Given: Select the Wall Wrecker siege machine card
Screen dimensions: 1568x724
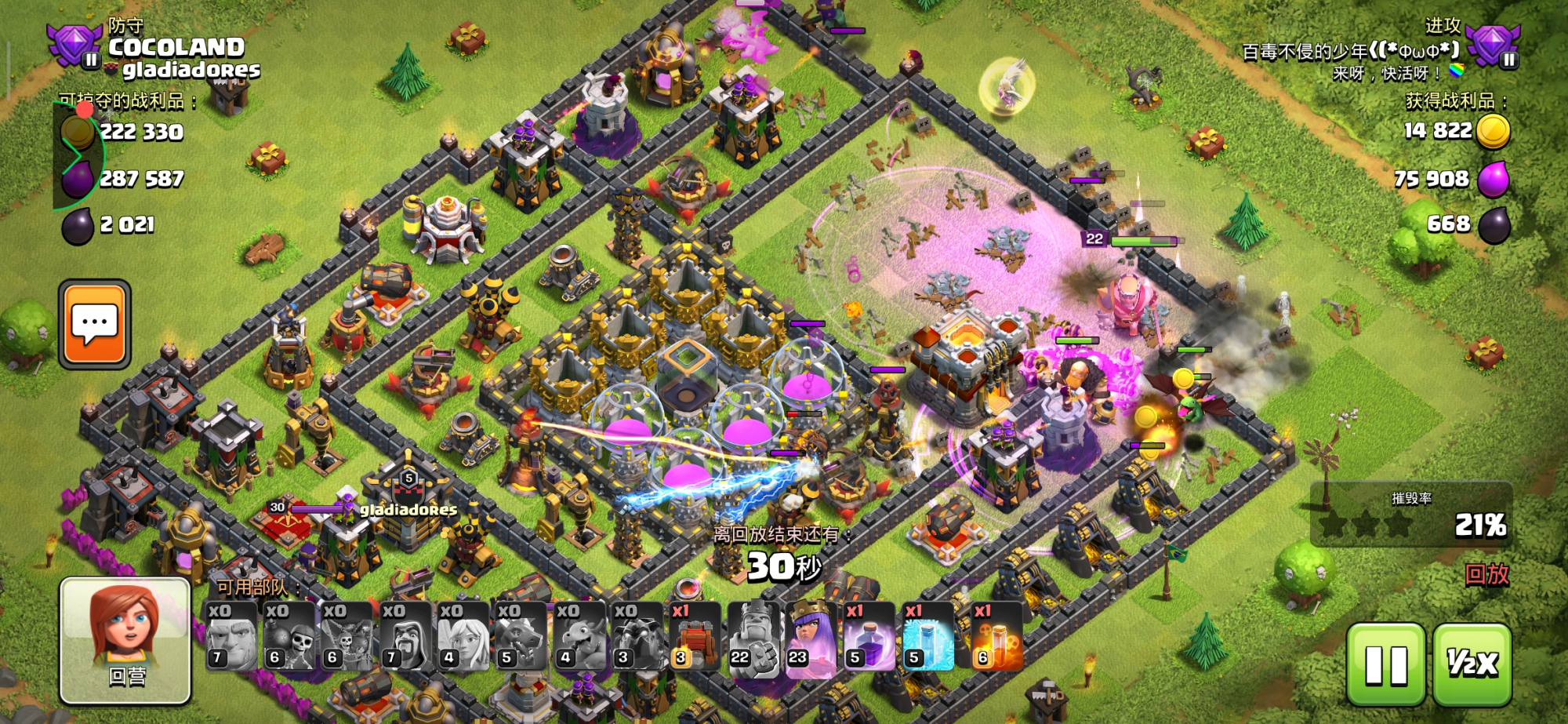Looking at the screenshot, I should coord(694,636).
